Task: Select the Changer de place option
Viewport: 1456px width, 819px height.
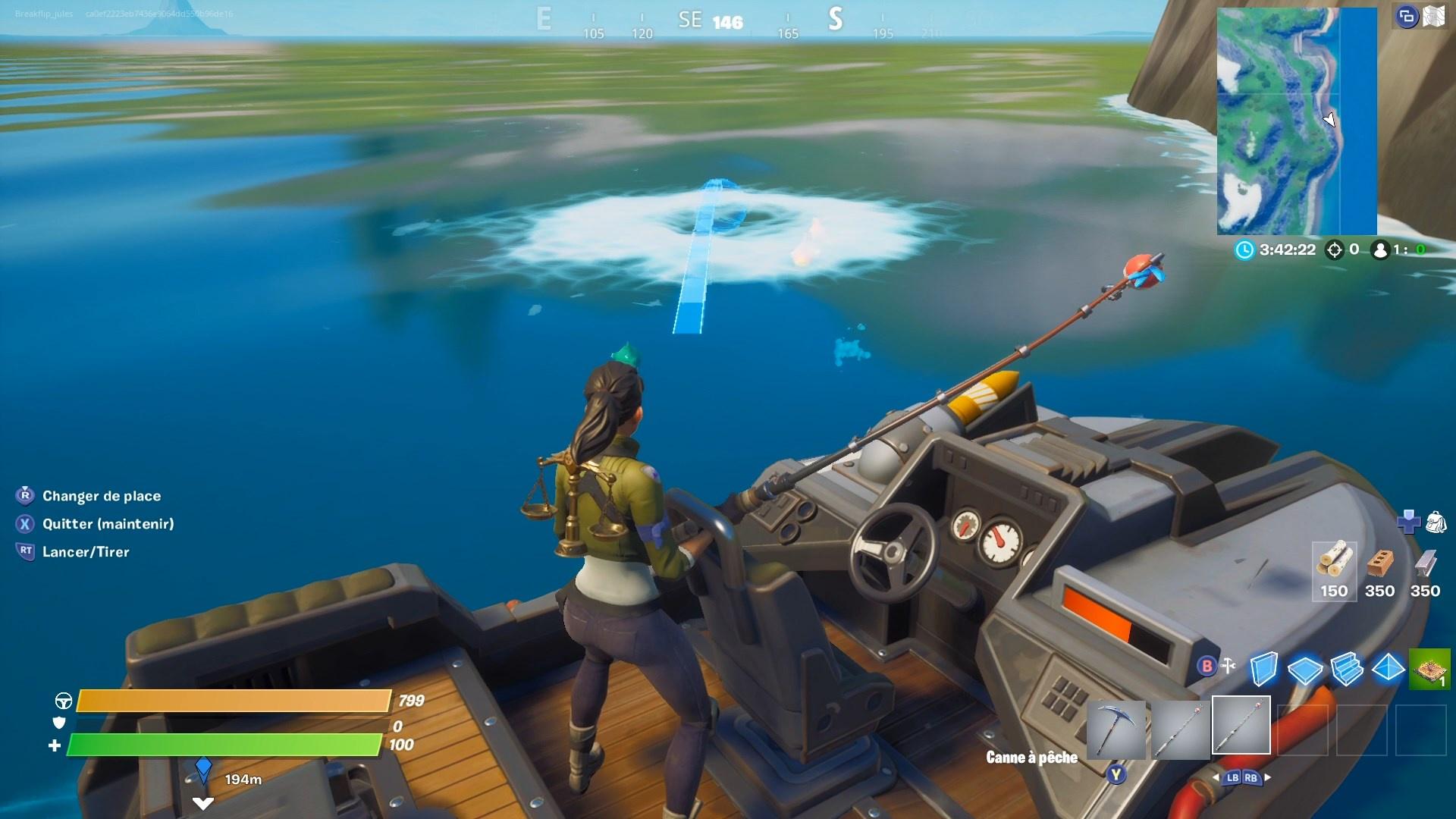Action: [102, 496]
